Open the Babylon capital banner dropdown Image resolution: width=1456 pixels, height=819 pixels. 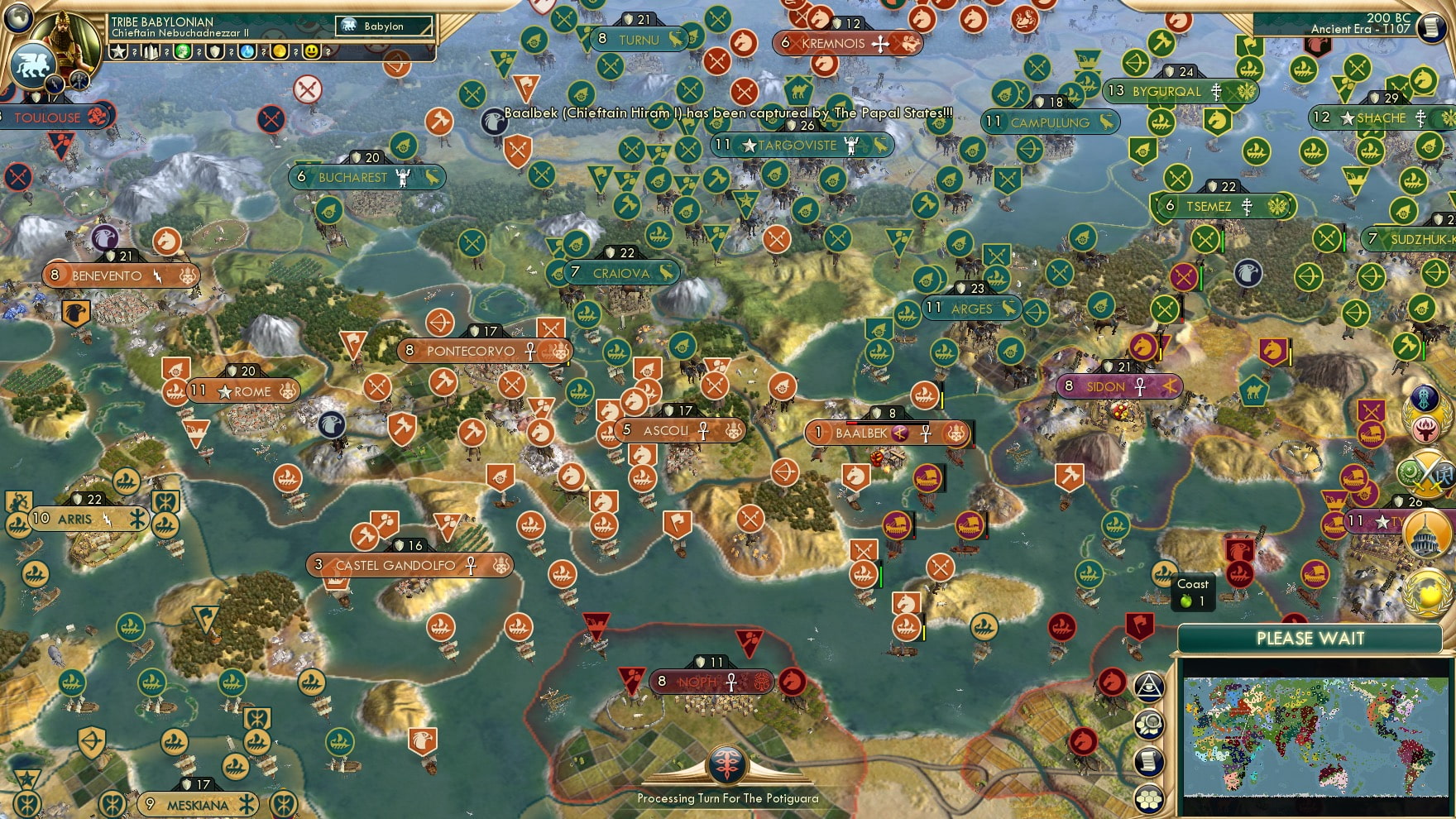pyautogui.click(x=382, y=26)
